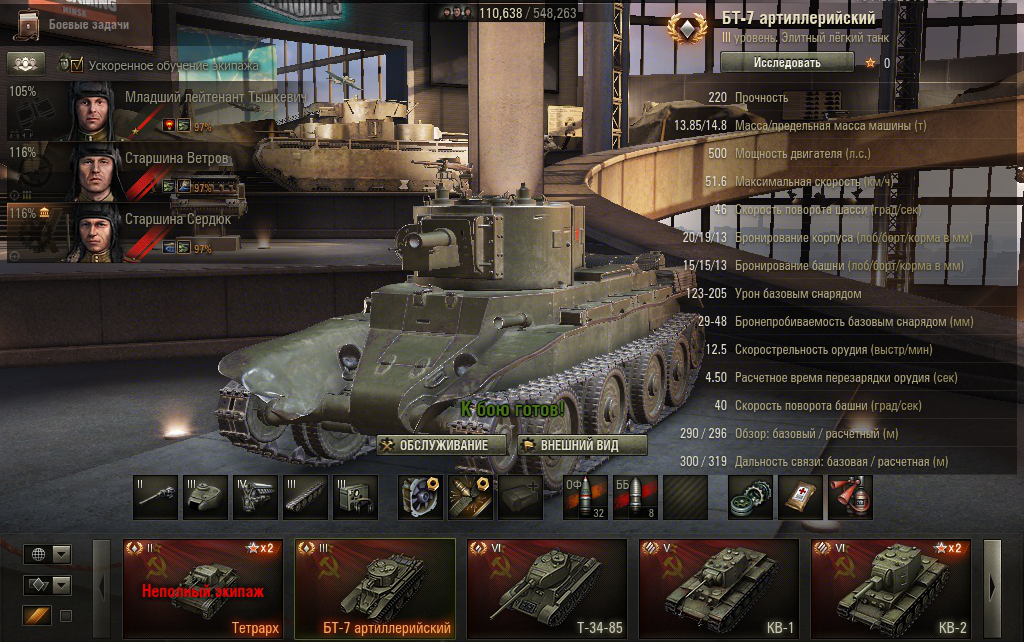Choose the КВ-2 tank in carousel
Viewport: 1024px width, 642px height.
tap(890, 590)
